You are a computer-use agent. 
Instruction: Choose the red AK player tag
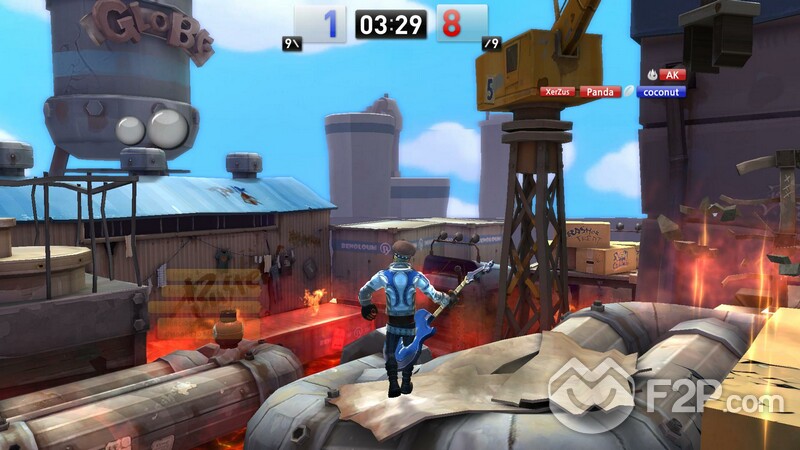point(672,75)
